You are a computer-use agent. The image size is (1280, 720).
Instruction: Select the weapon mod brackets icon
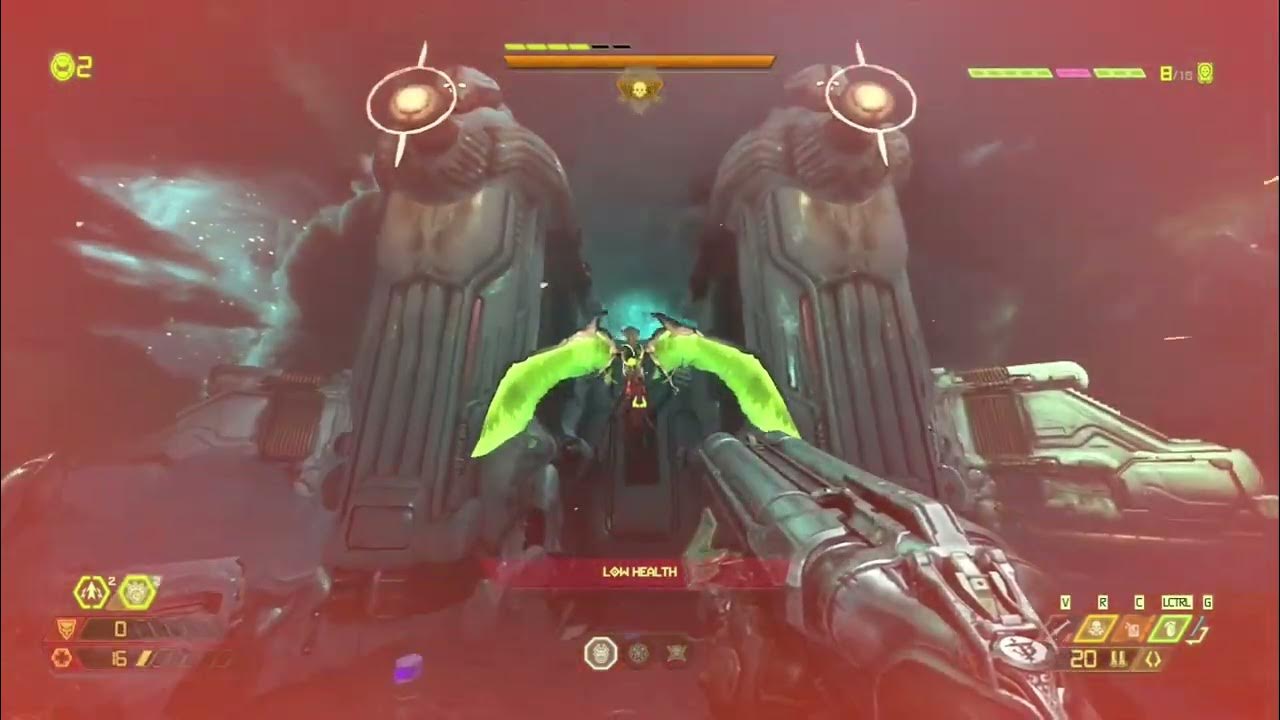pos(1153,660)
